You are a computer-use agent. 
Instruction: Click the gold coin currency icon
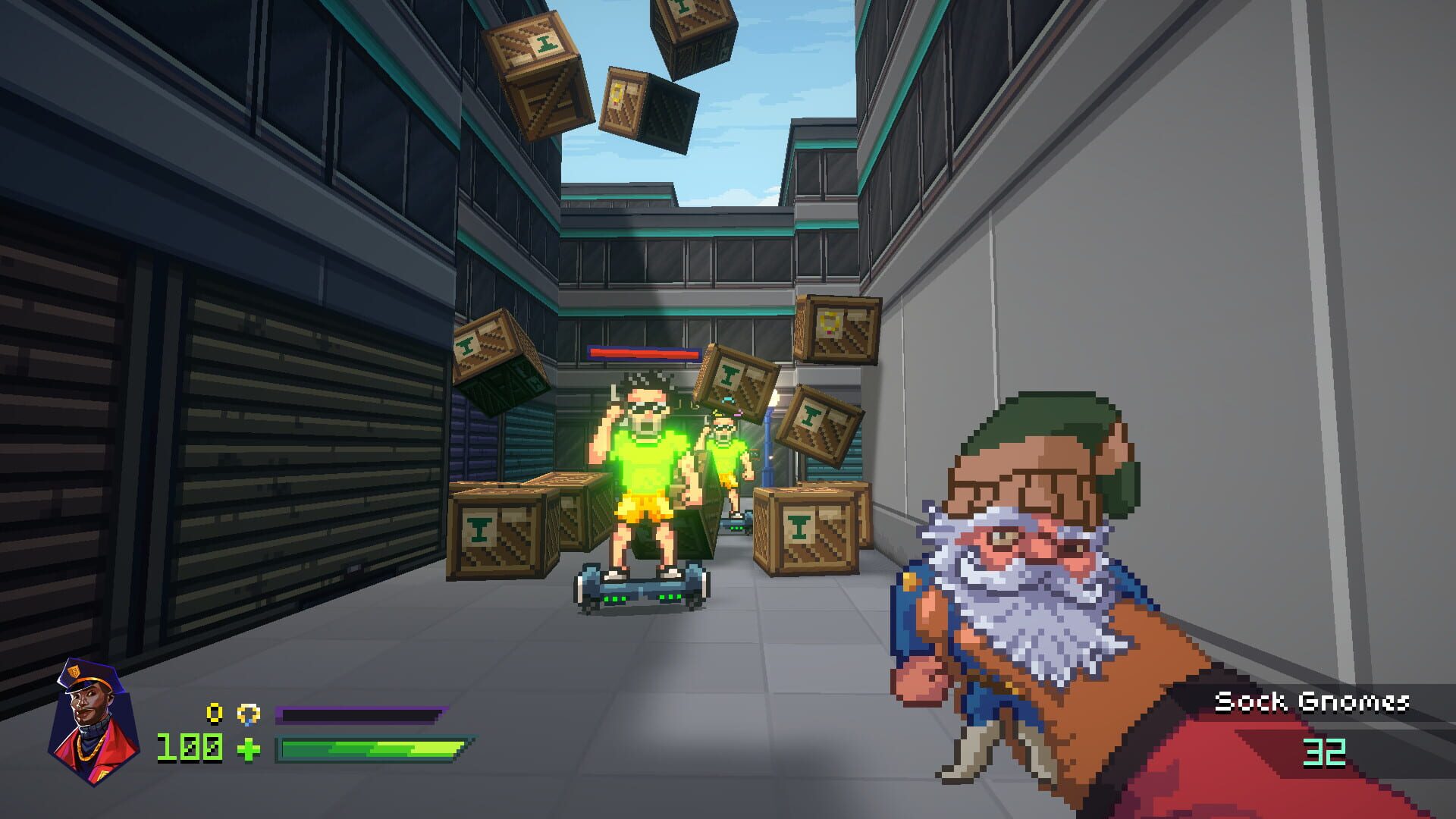(x=215, y=714)
